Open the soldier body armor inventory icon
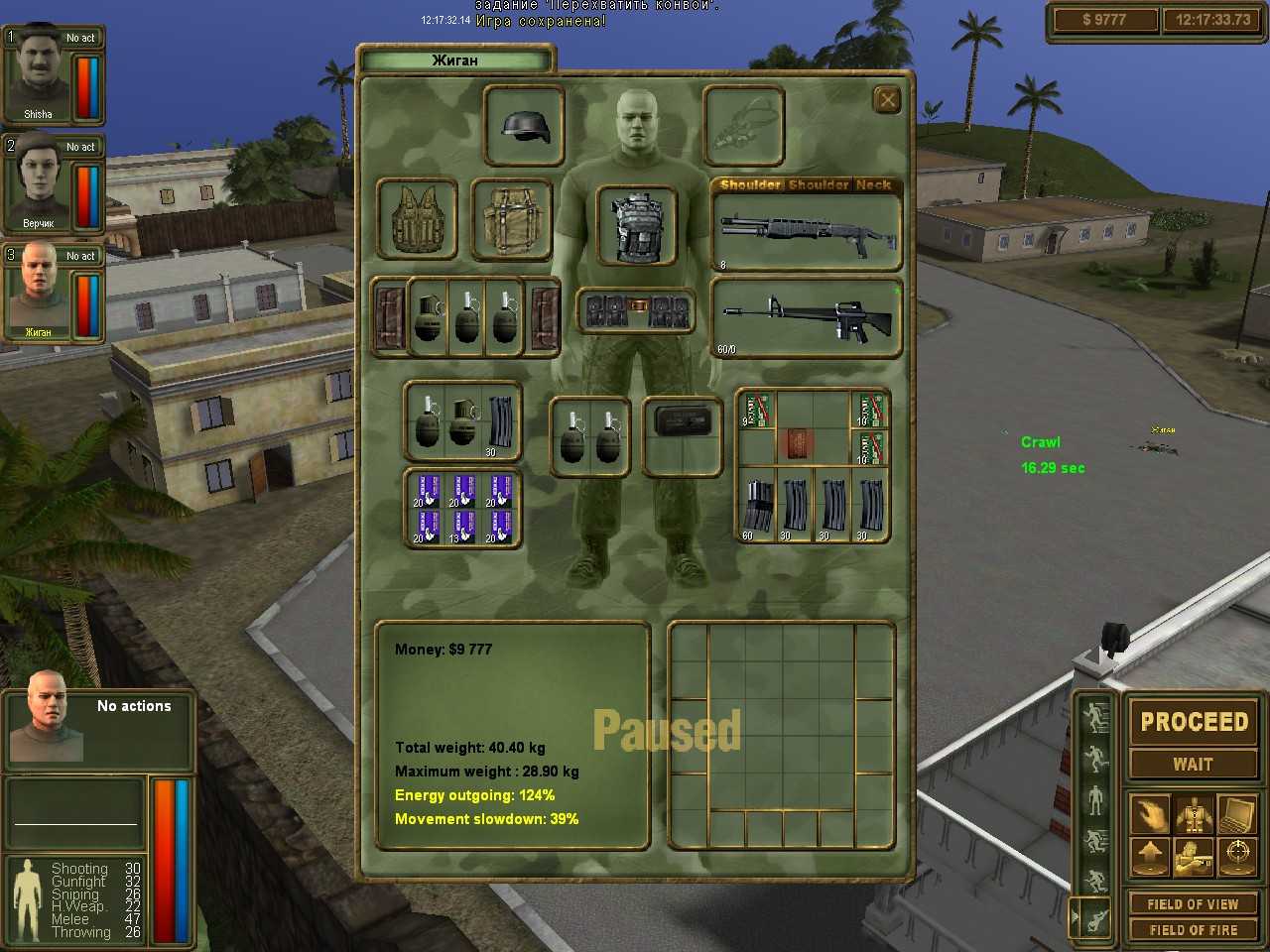This screenshot has width=1270, height=952. click(1193, 812)
